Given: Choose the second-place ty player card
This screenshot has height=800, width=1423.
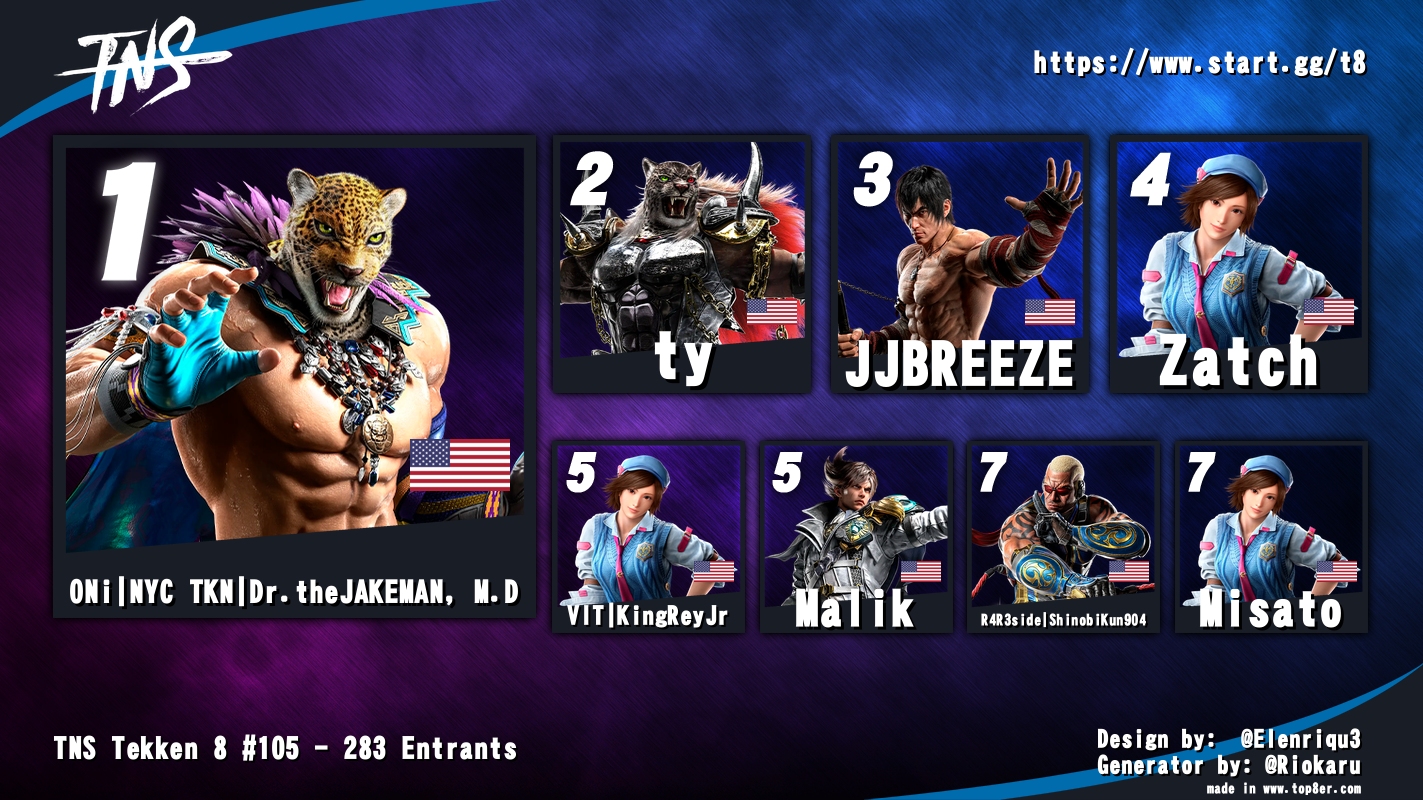Looking at the screenshot, I should [682, 264].
